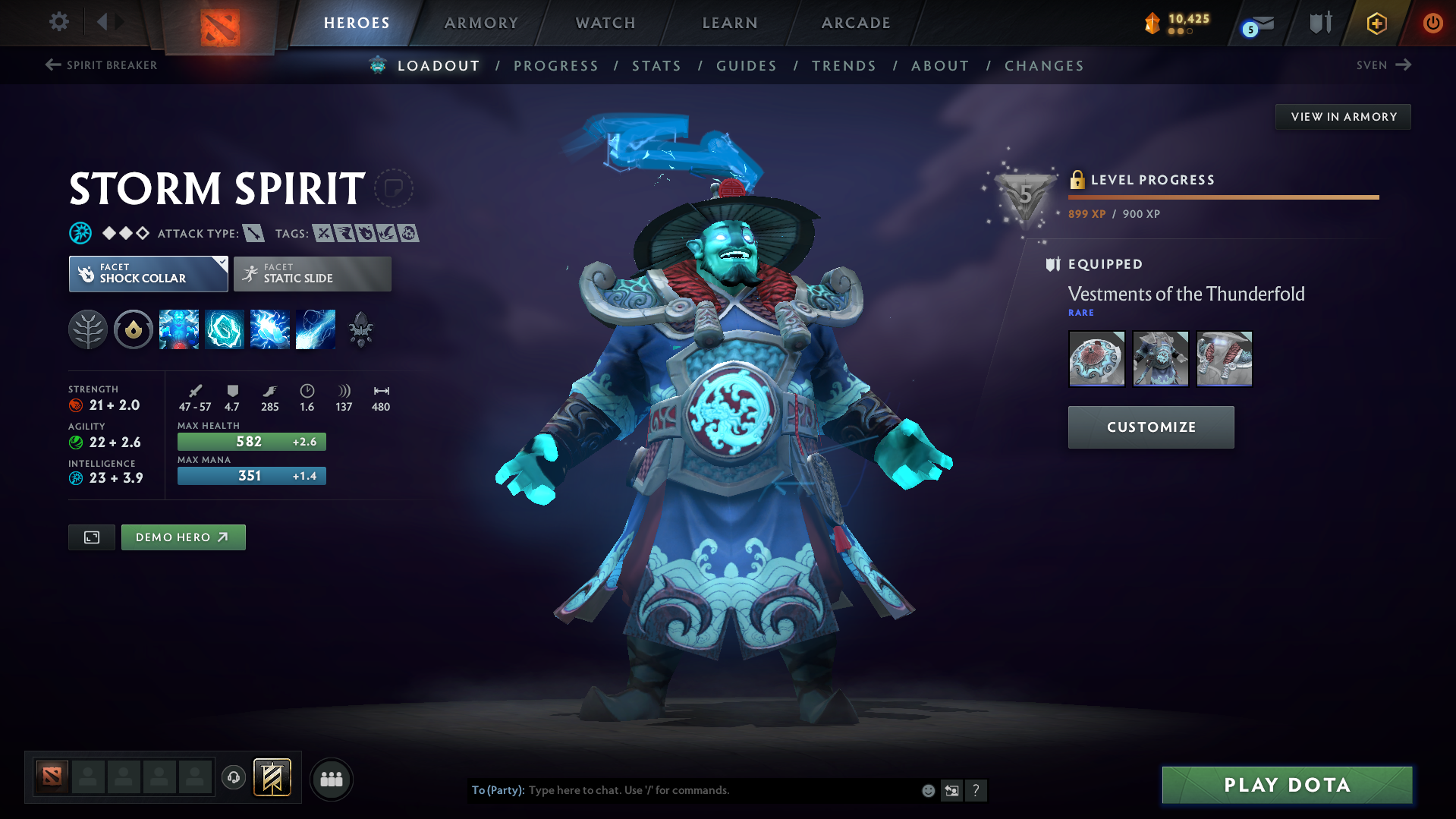This screenshot has height=819, width=1456.
Task: Click the Demo Hero button
Action: click(x=183, y=537)
